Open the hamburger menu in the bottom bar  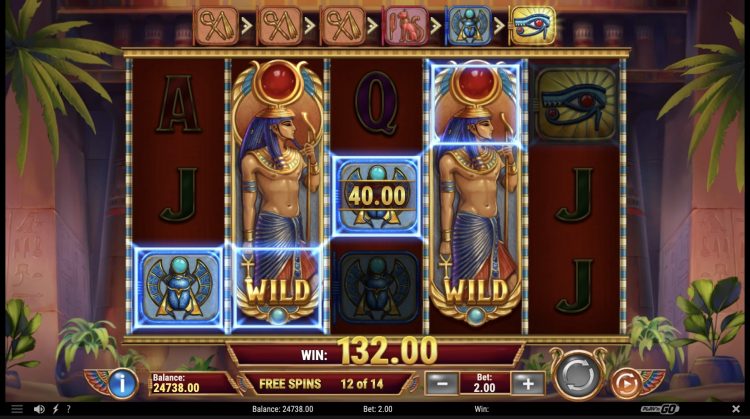16,409
